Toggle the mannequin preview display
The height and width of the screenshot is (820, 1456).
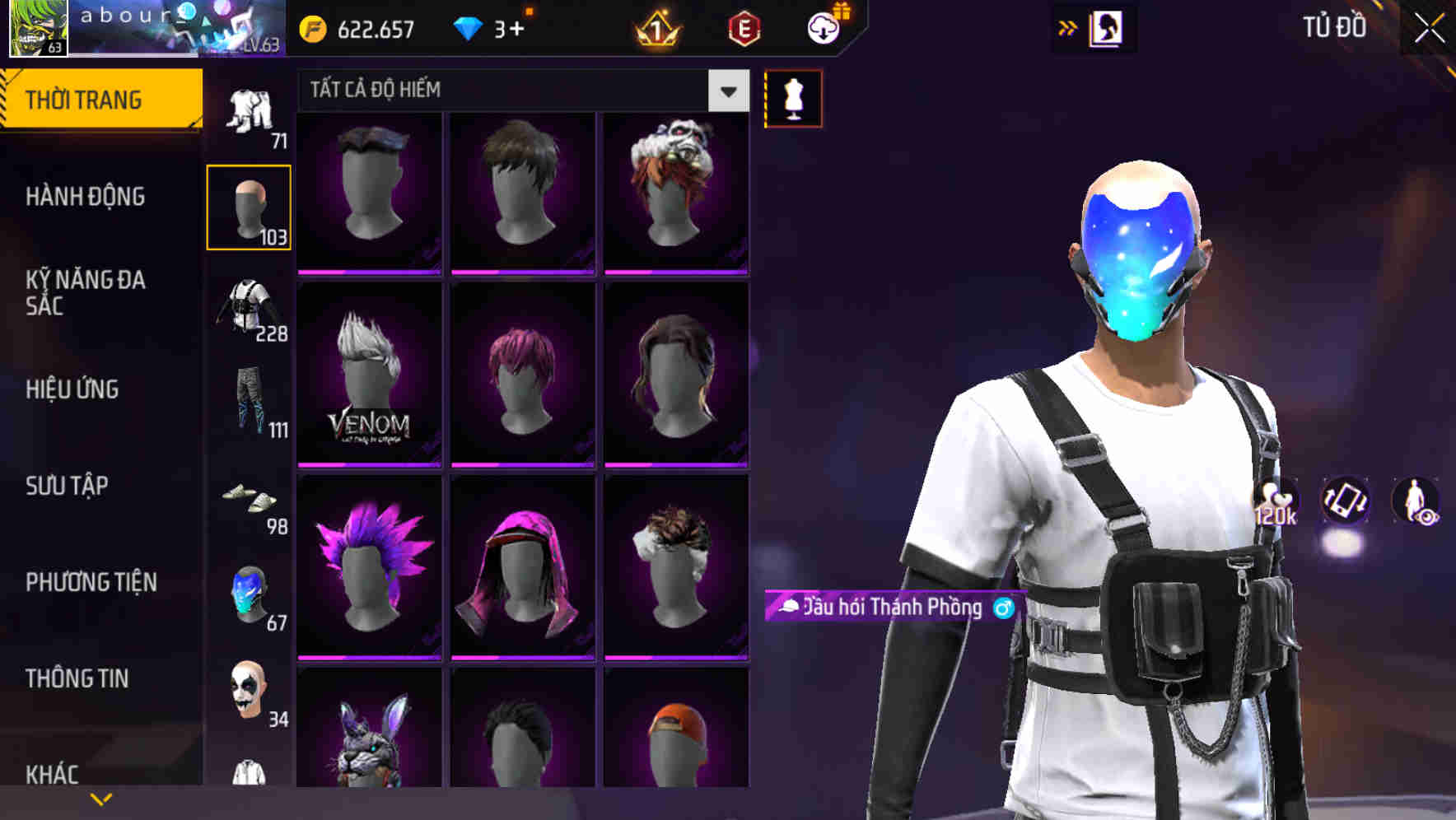click(793, 98)
